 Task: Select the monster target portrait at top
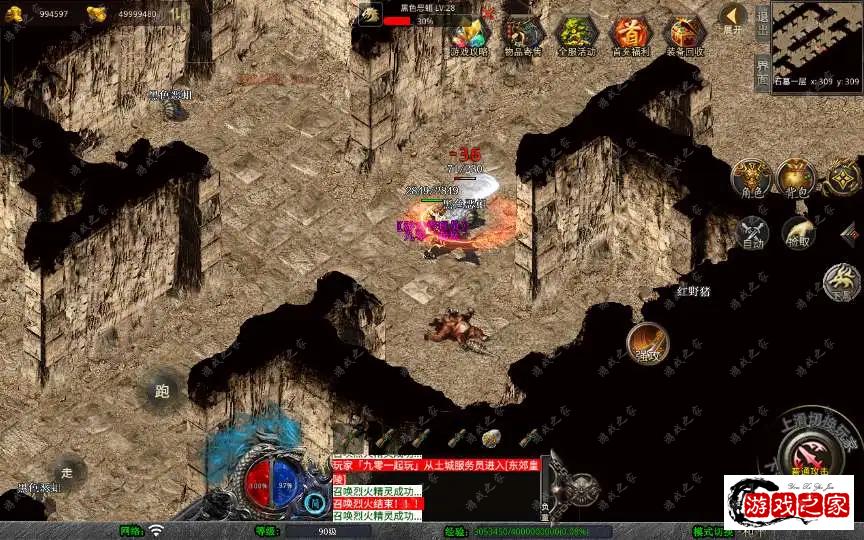(370, 14)
